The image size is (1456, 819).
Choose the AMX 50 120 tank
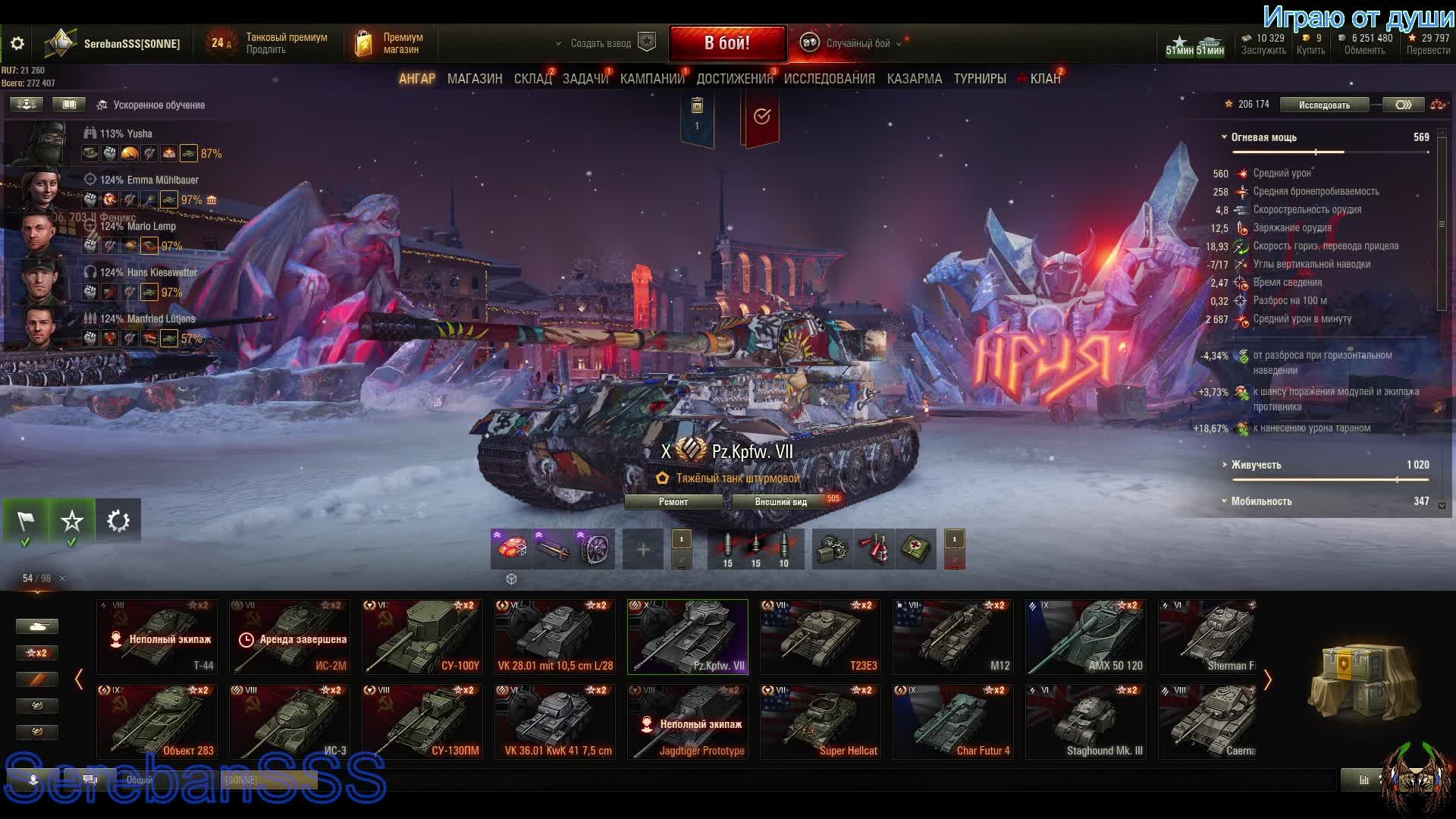[x=1085, y=637]
